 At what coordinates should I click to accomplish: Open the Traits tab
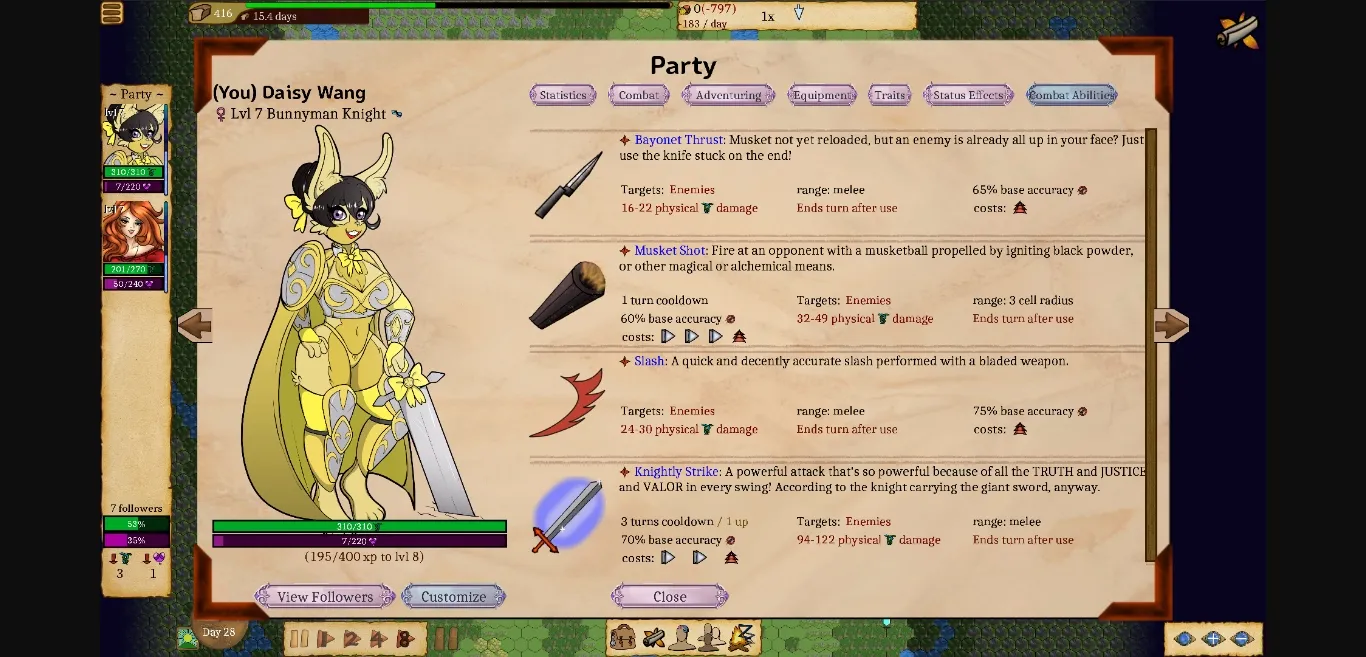[889, 95]
